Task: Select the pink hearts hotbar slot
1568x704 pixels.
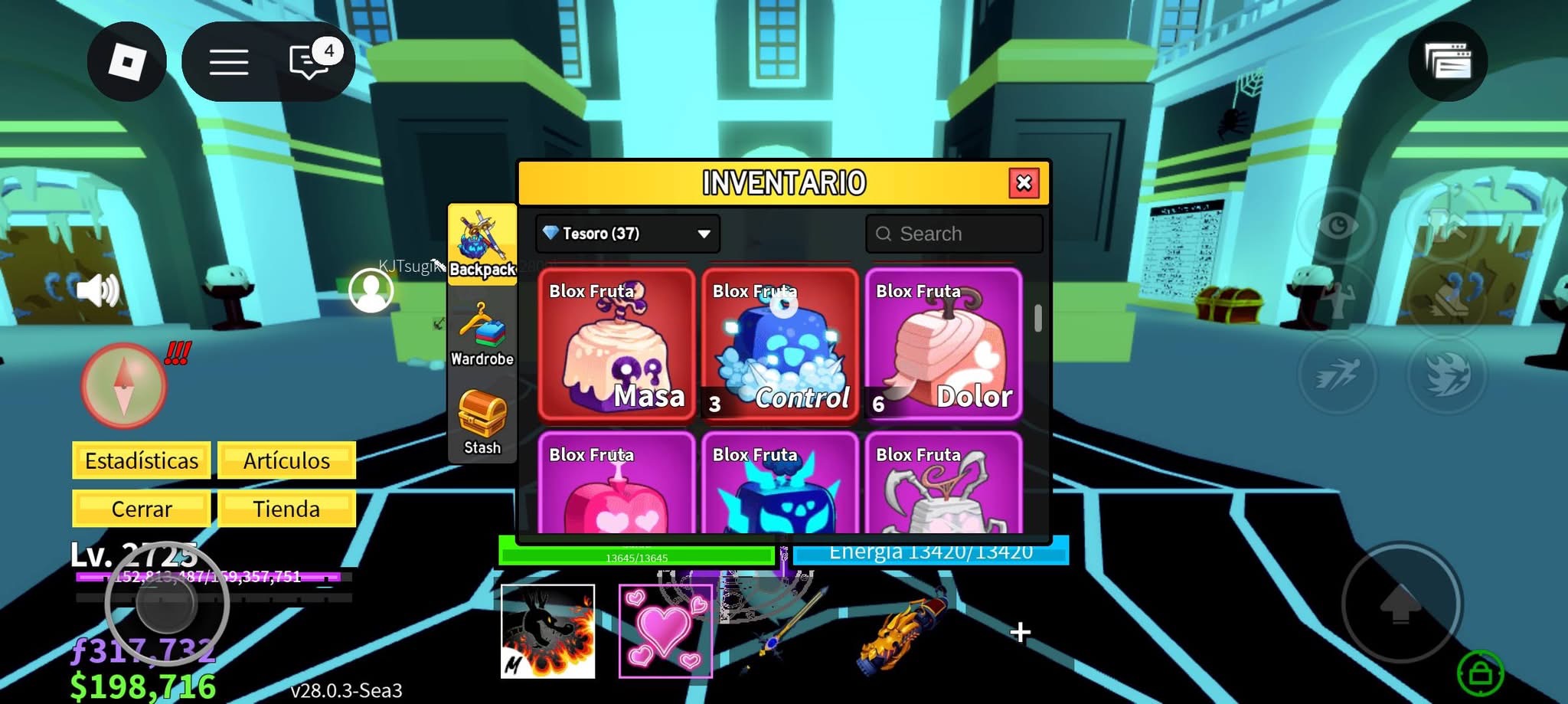Action: click(x=665, y=631)
